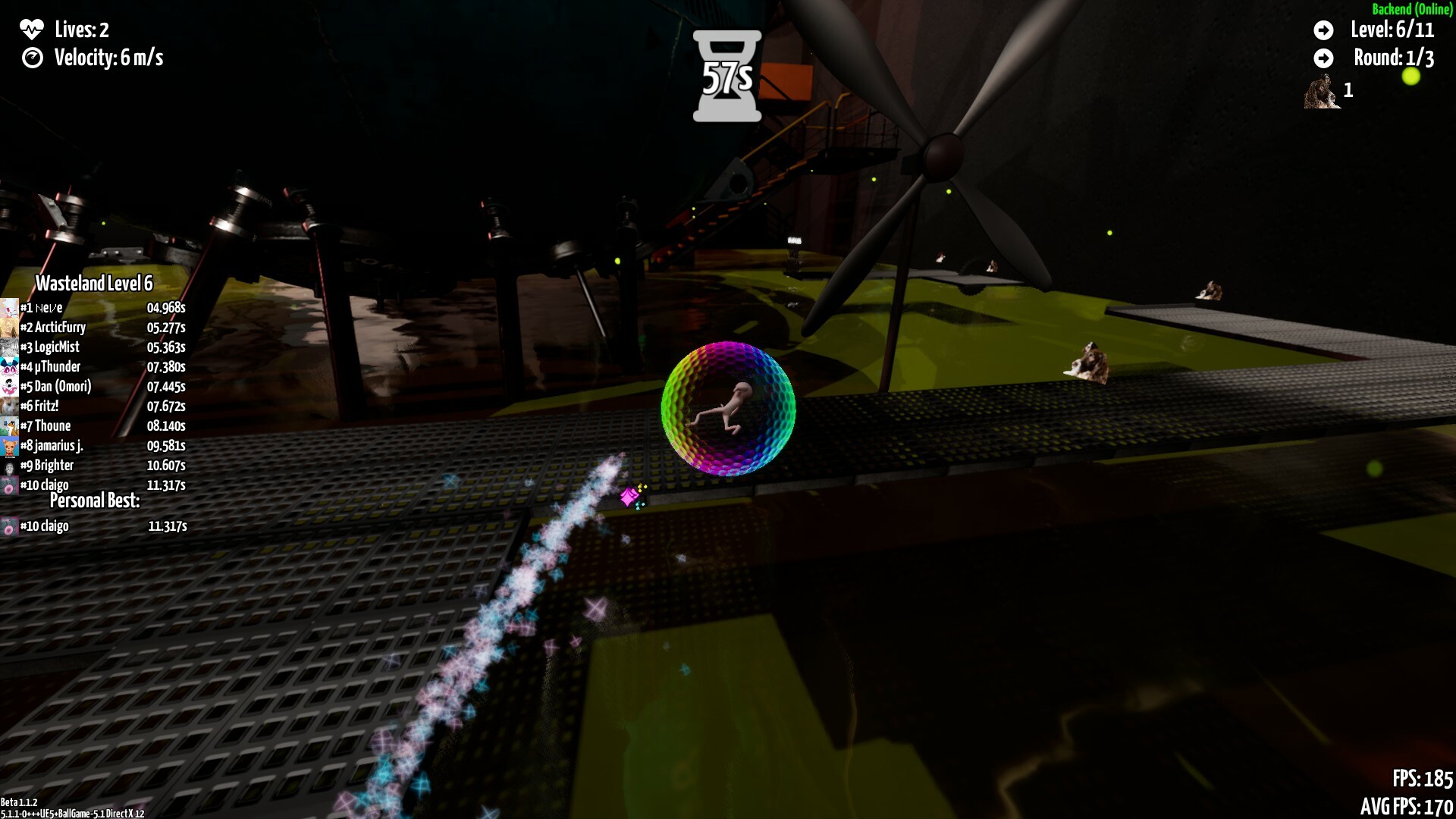Select the dog collectible counter icon
The image size is (1456, 819).
coord(1323,93)
